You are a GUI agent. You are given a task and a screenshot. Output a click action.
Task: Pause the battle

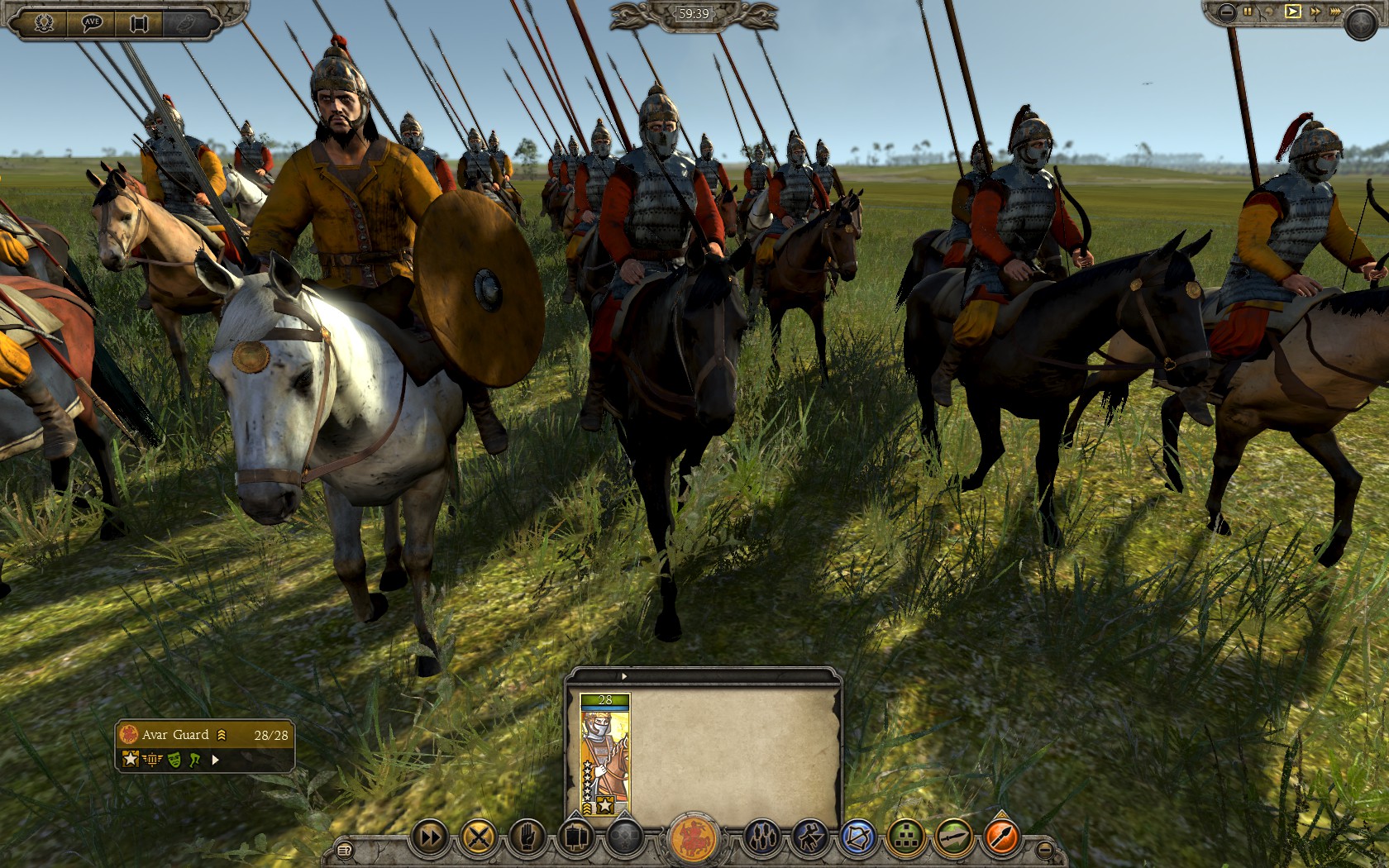point(1248,12)
